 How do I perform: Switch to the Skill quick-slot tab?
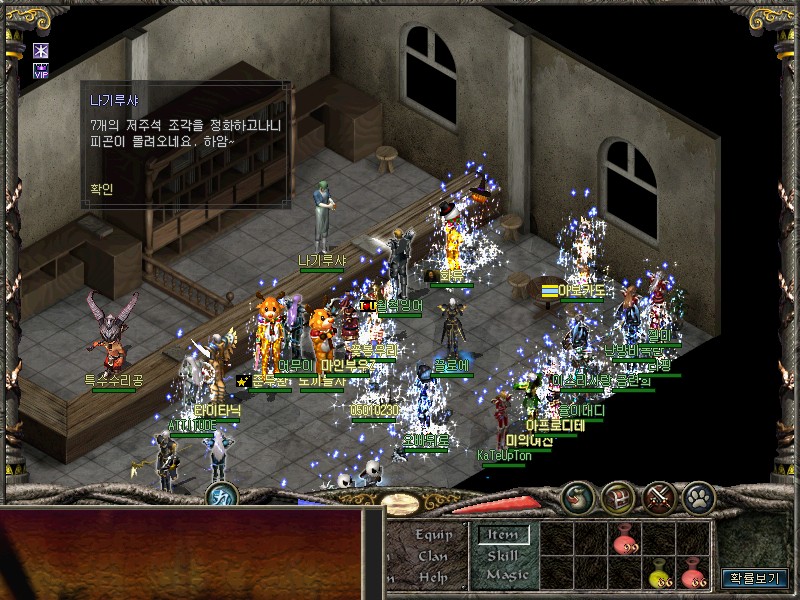click(x=502, y=556)
